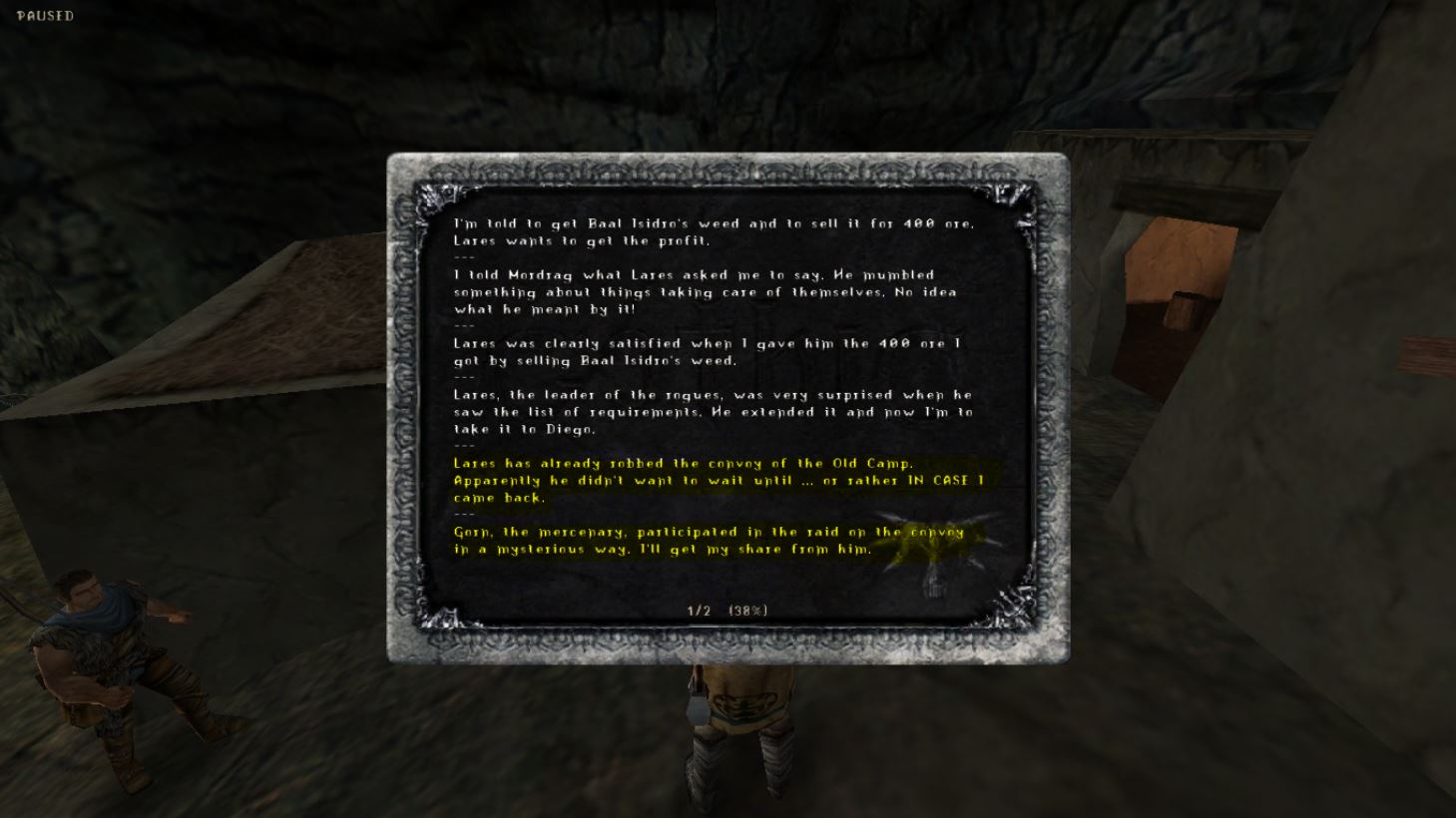Click the entry about Baal Isidro's weed
This screenshot has height=818, width=1456.
coord(714,231)
